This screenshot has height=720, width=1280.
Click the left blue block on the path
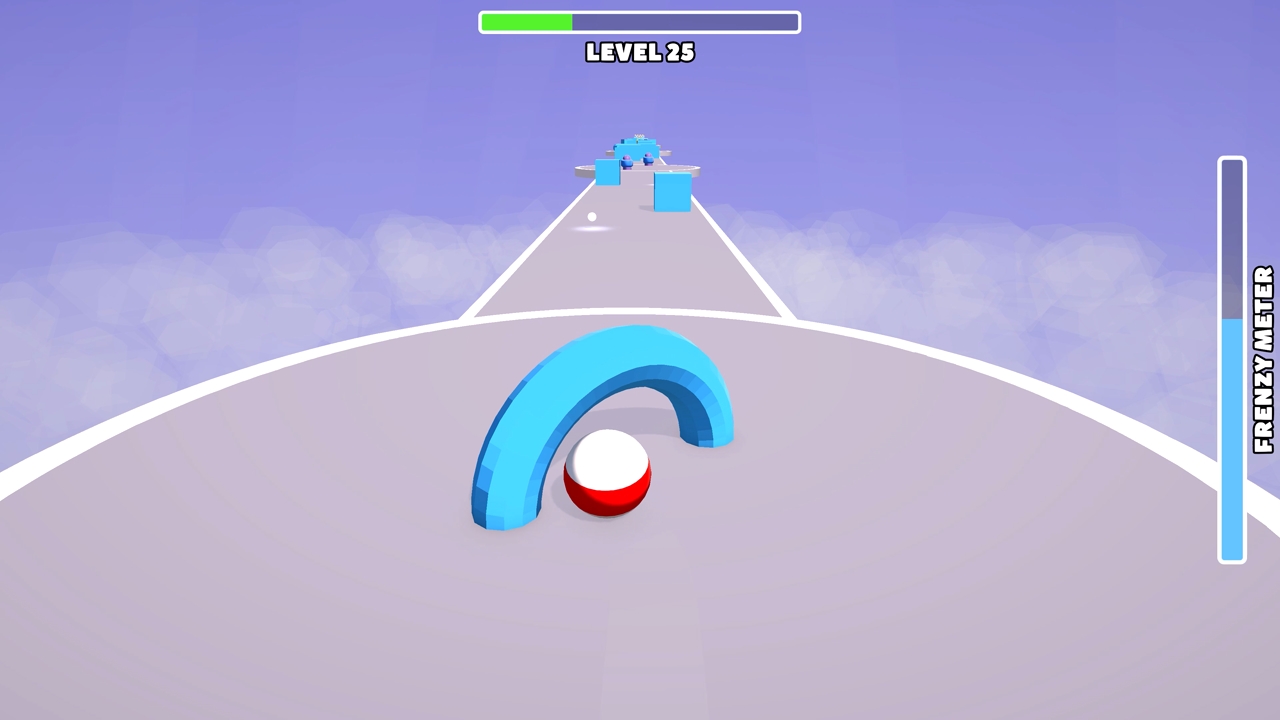[608, 172]
